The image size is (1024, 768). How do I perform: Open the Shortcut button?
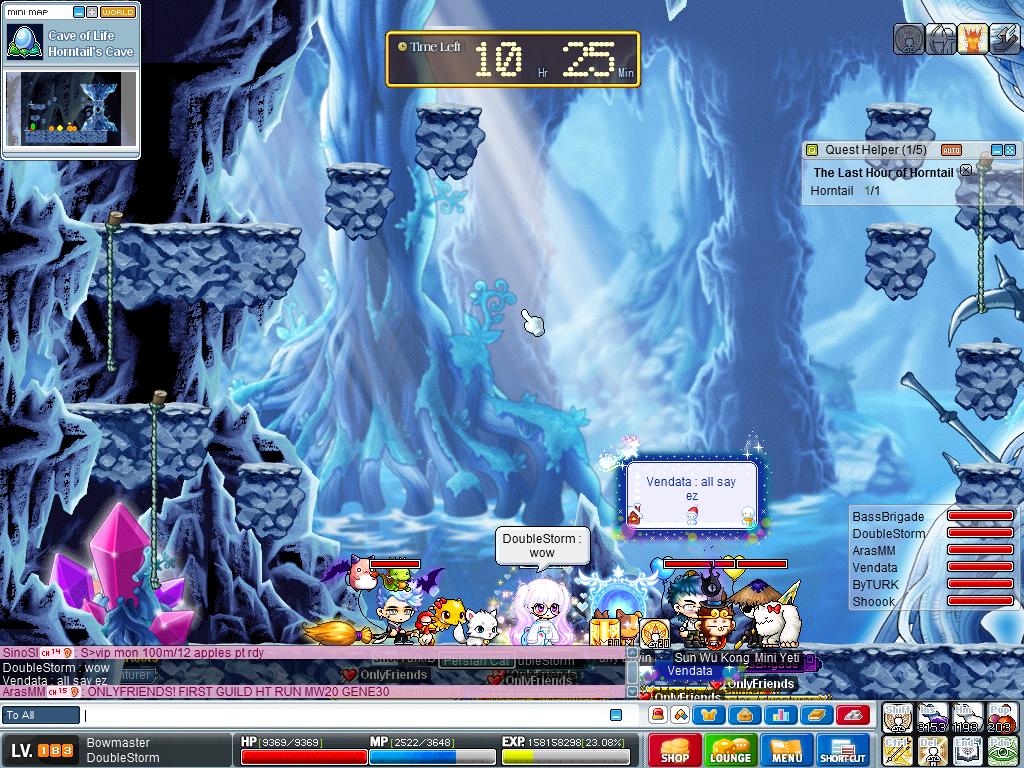pos(843,750)
